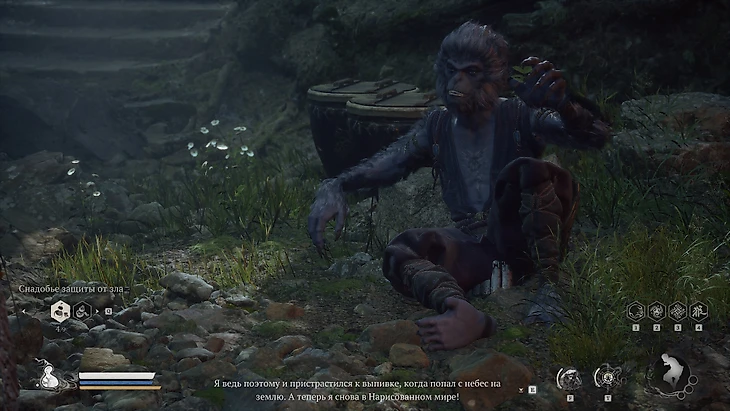The image size is (730, 411).
Task: Activate the second spell hexagon icon
Action: click(655, 311)
